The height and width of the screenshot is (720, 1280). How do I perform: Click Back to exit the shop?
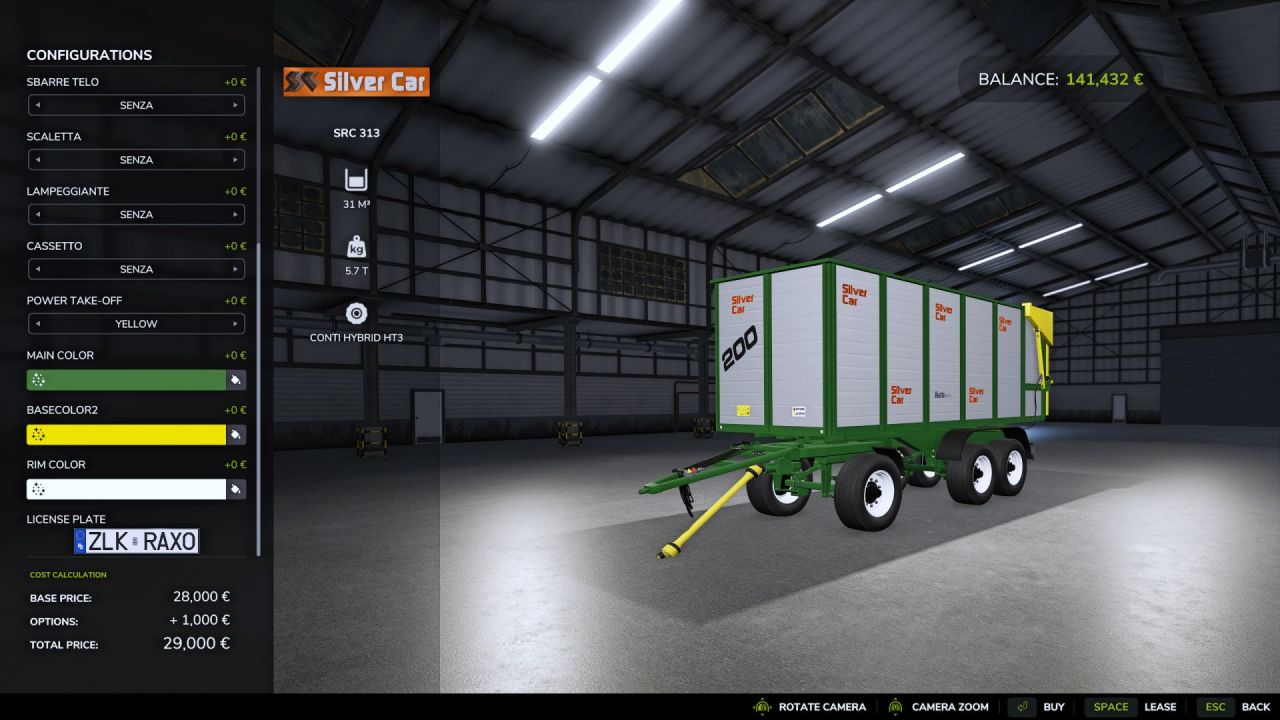[x=1245, y=706]
